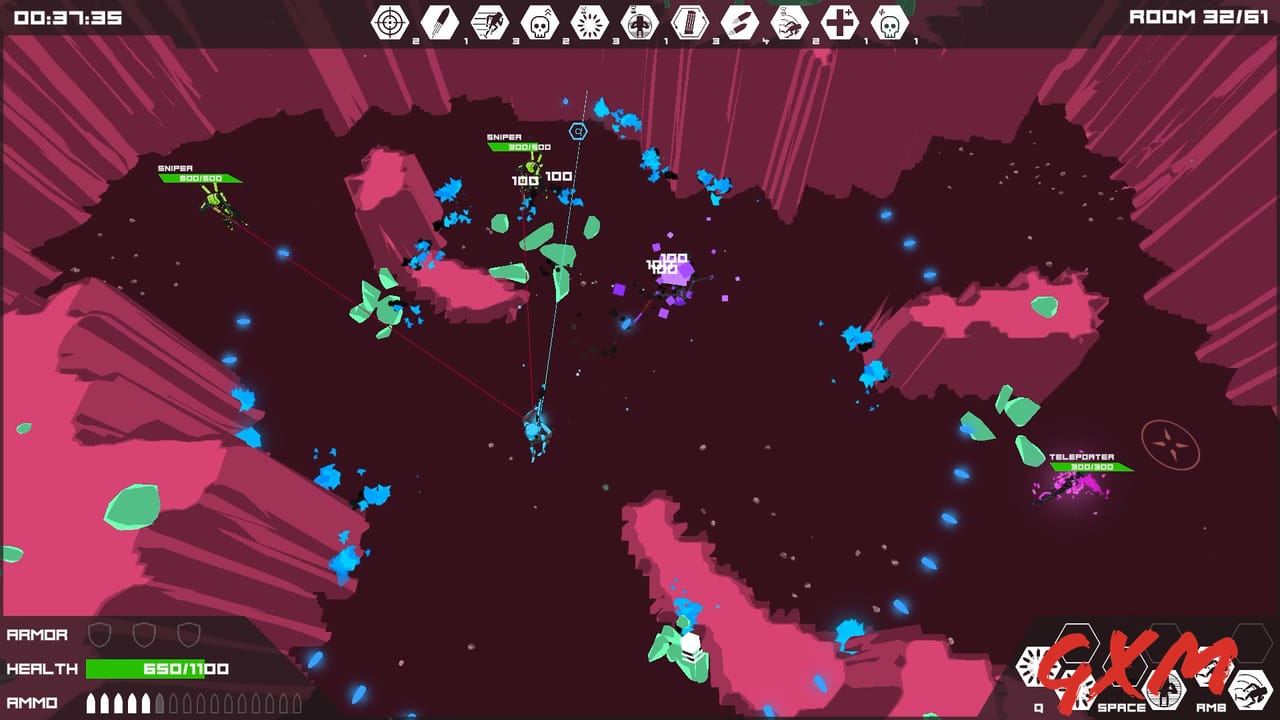Toggle the third armor shield indicator

(187, 634)
